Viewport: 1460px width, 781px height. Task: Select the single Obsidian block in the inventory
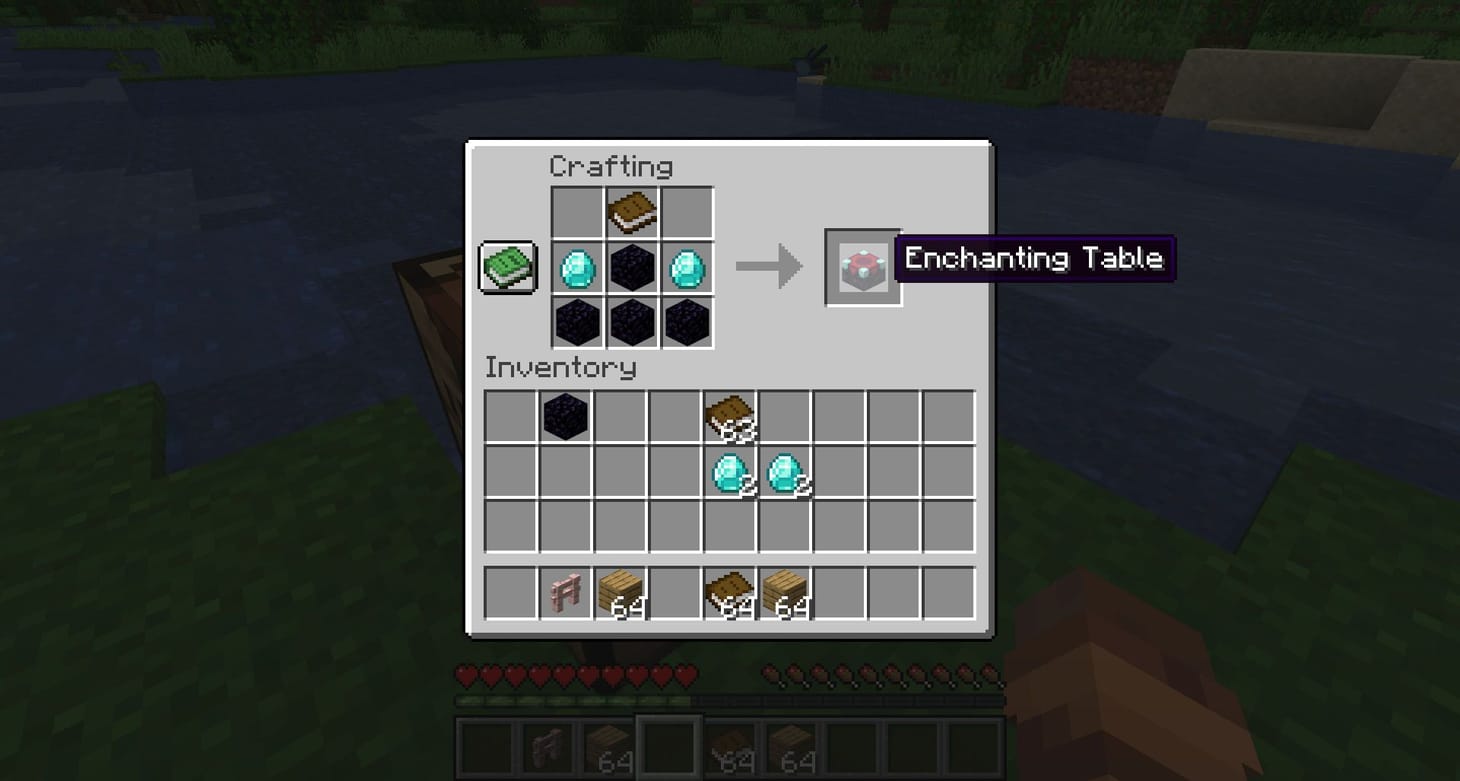point(568,417)
